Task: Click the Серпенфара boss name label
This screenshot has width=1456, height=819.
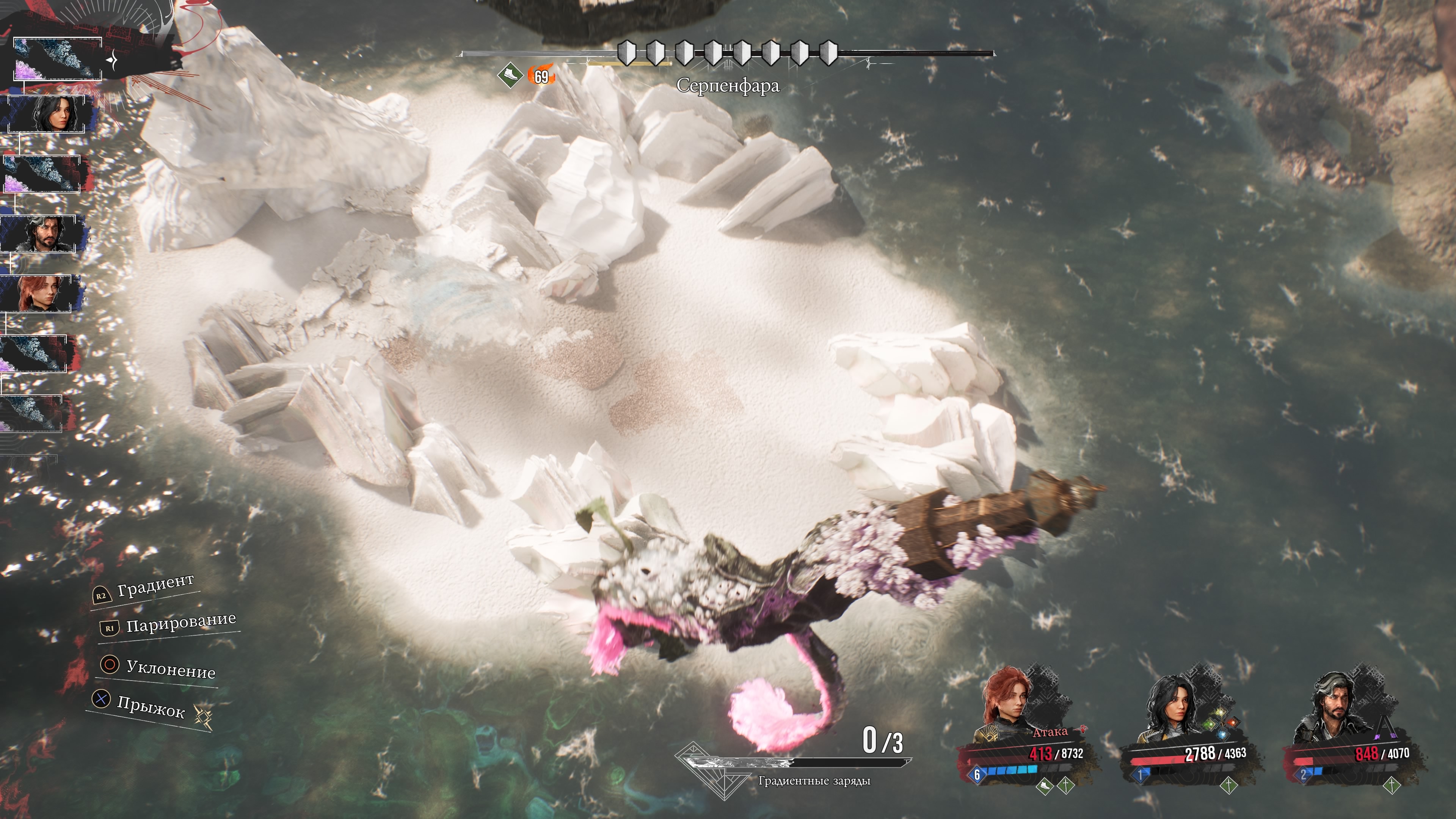Action: tap(728, 86)
